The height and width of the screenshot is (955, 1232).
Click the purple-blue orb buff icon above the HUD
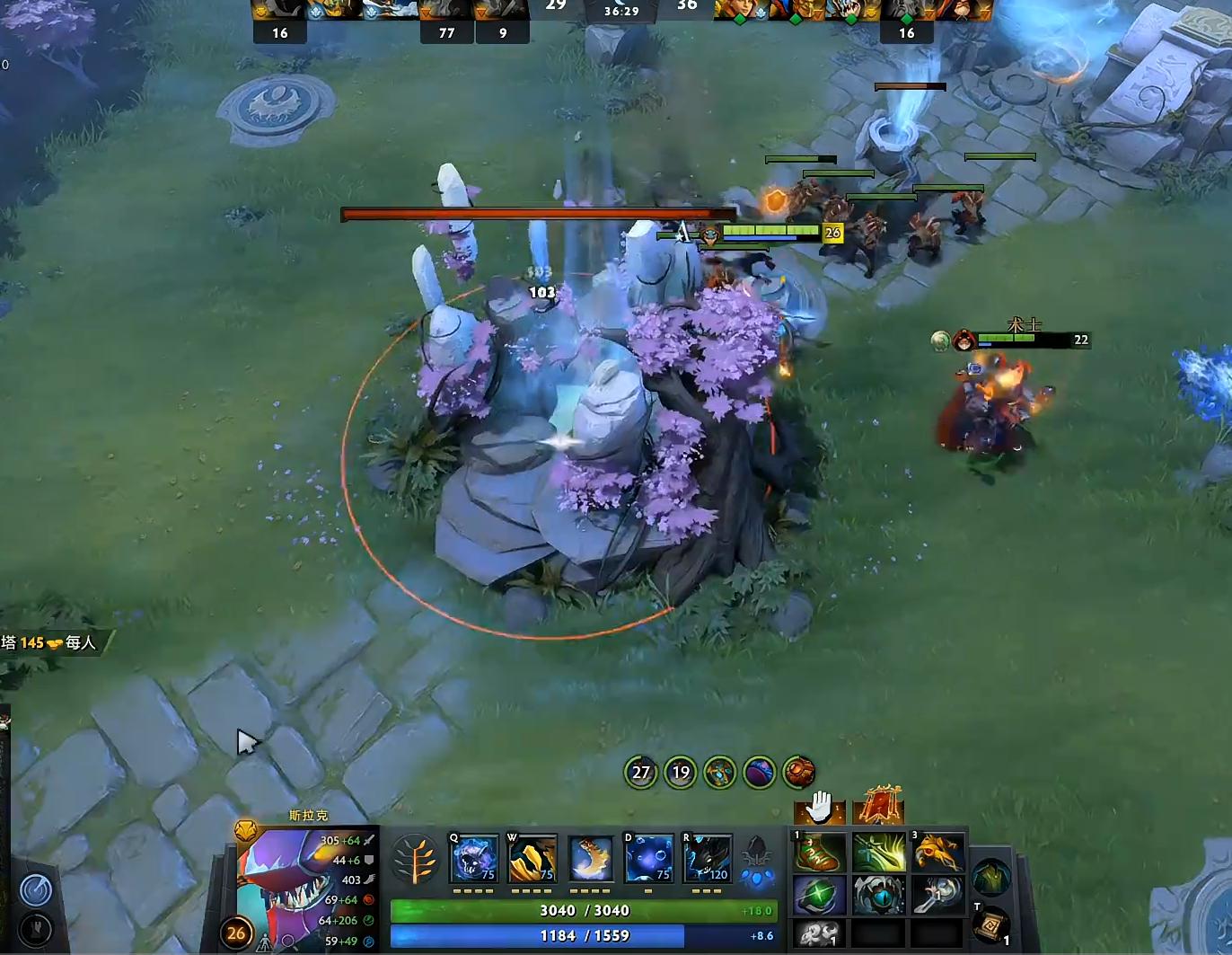761,773
